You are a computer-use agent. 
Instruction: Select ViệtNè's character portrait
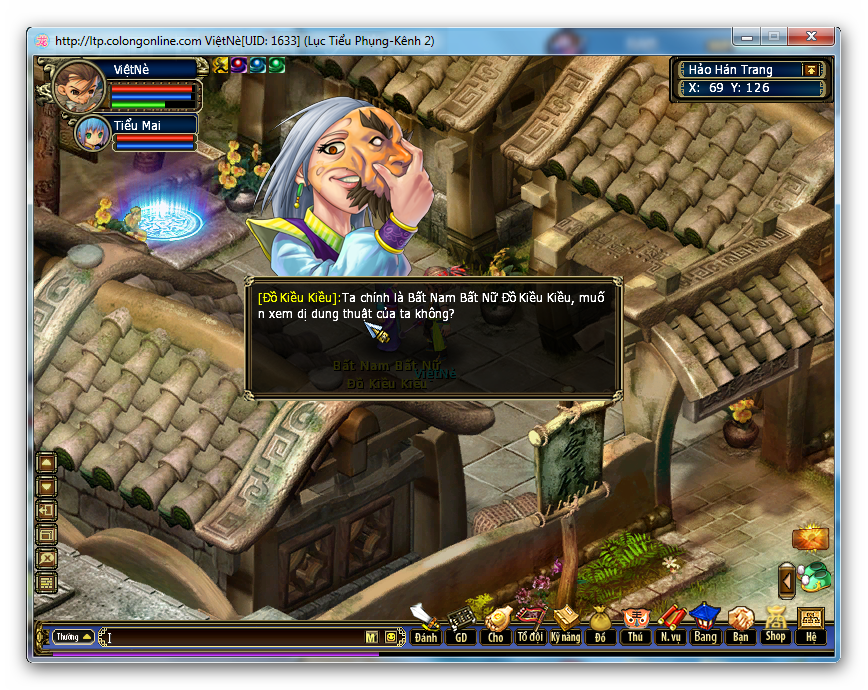coord(79,86)
